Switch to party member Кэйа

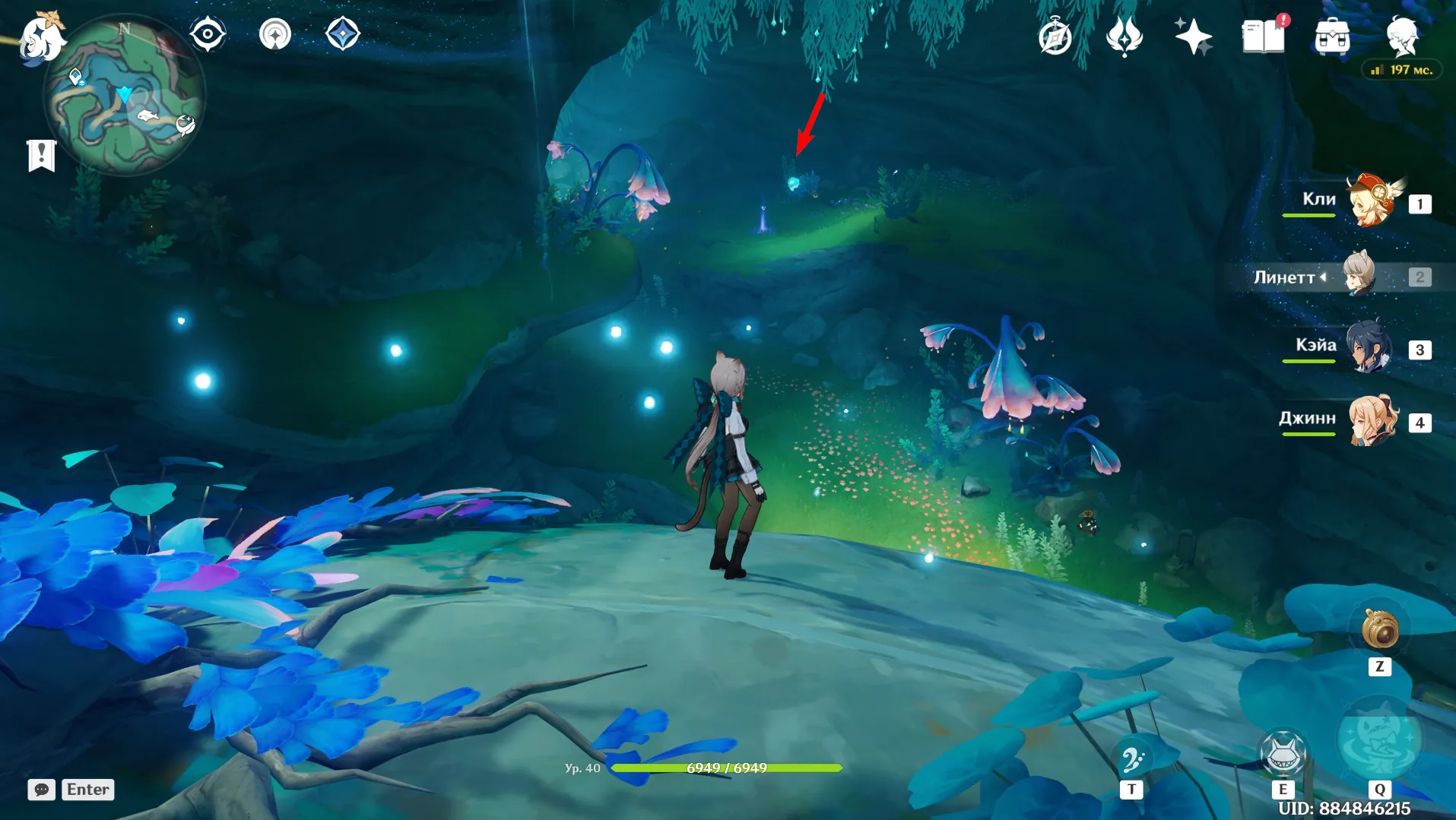1369,348
